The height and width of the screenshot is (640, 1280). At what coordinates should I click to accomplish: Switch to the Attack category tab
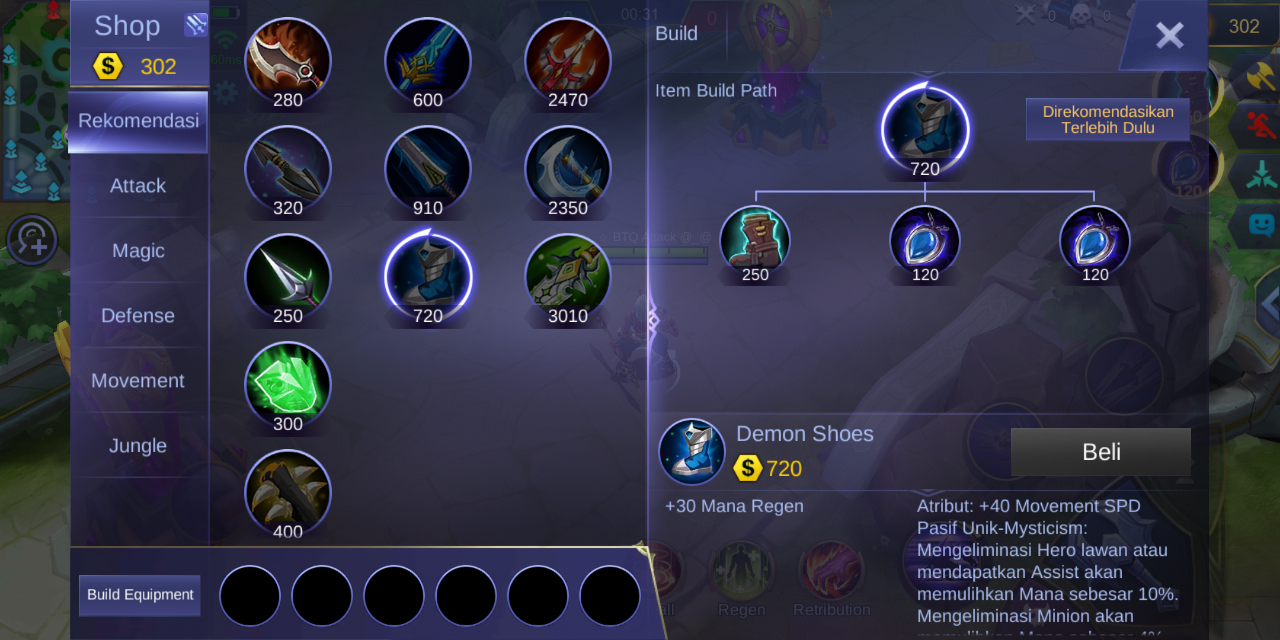(x=138, y=186)
